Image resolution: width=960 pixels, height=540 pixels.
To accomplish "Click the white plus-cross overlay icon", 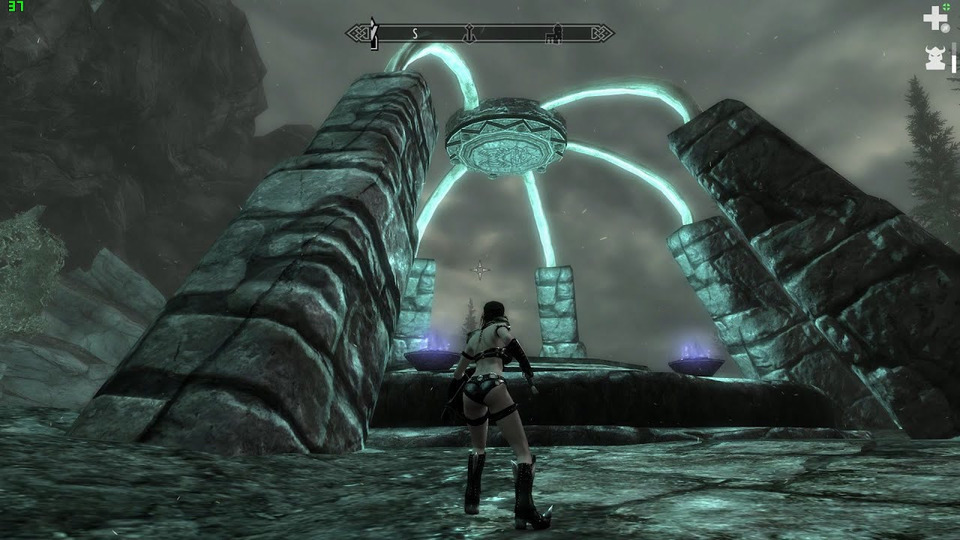I will tap(934, 17).
